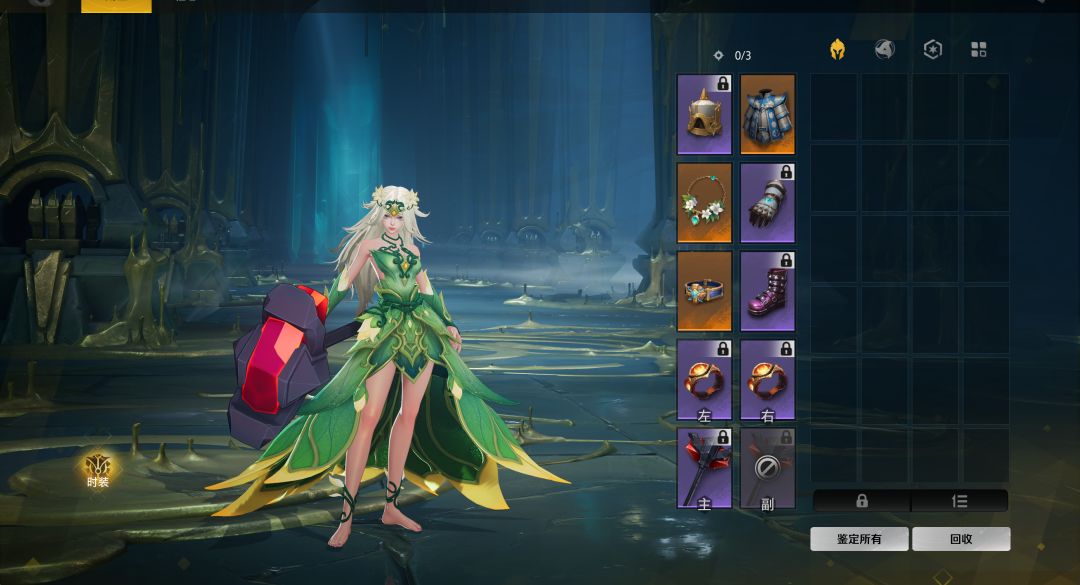Switch to the wolf head inventory tab
This screenshot has width=1080, height=585.
[885, 50]
